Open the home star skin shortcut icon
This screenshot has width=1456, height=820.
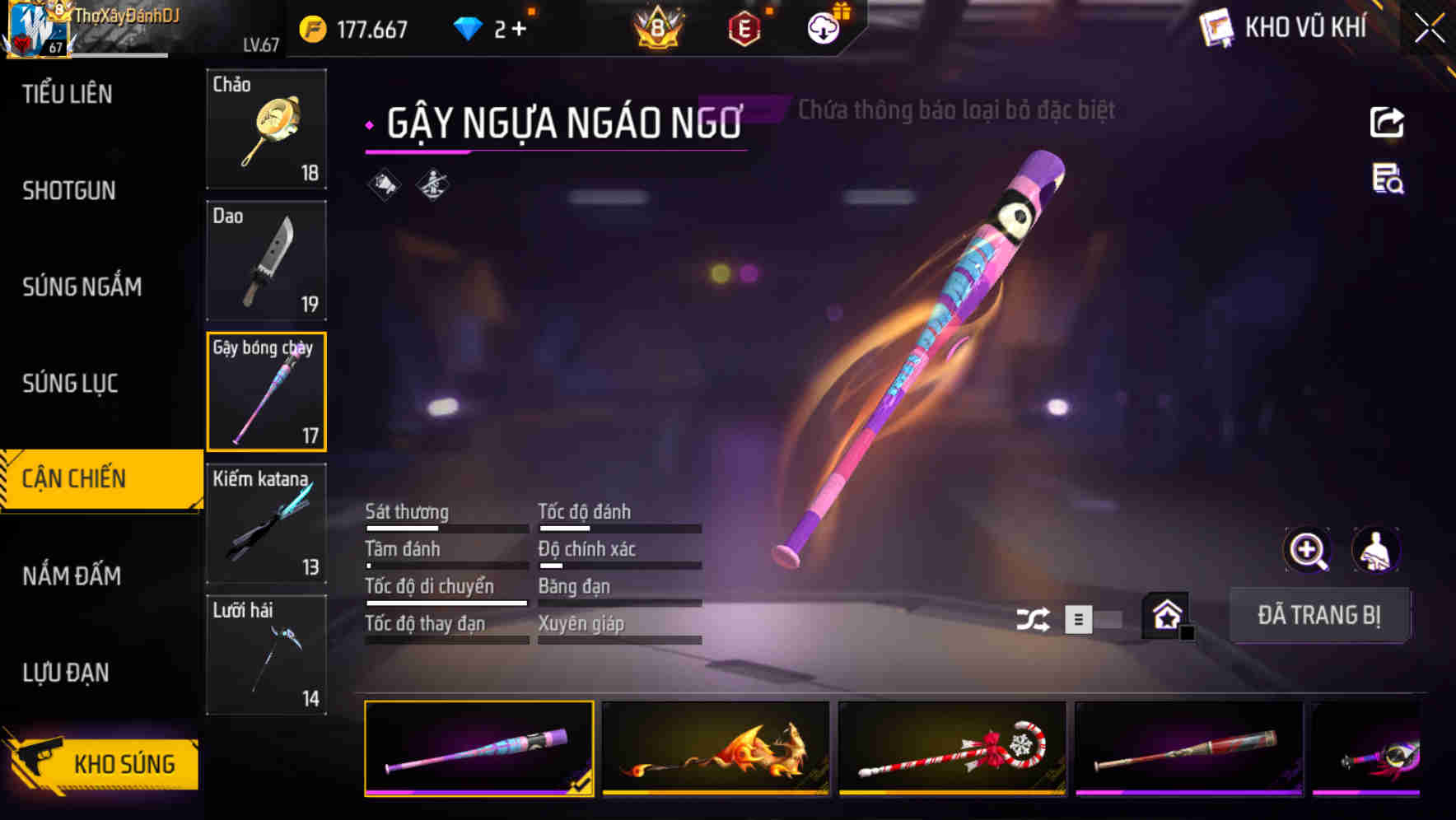pyautogui.click(x=1166, y=616)
